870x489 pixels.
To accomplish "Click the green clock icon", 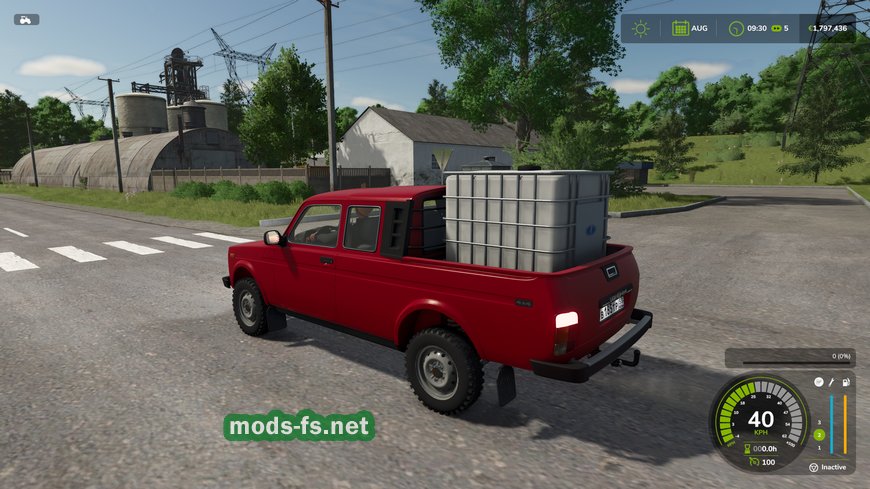I will pos(736,28).
